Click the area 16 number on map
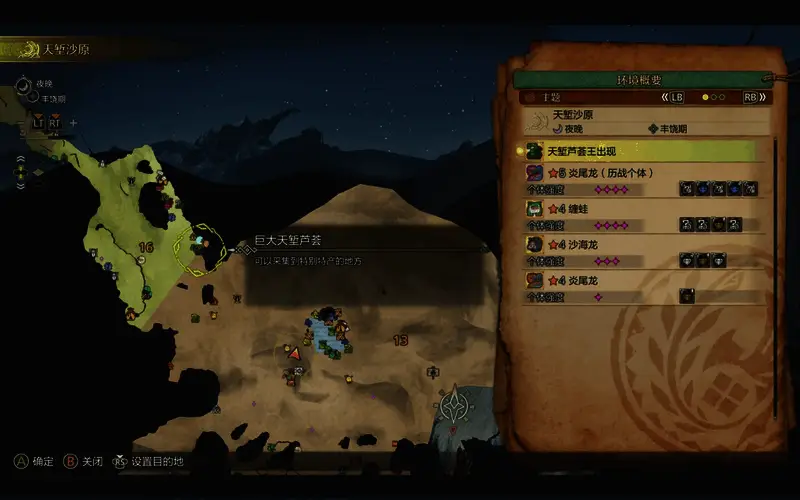This screenshot has width=800, height=500. click(146, 247)
